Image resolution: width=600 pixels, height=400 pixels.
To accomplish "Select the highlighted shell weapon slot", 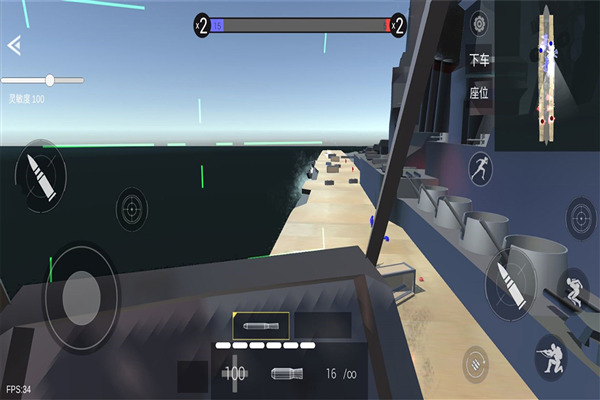I will [x=261, y=325].
